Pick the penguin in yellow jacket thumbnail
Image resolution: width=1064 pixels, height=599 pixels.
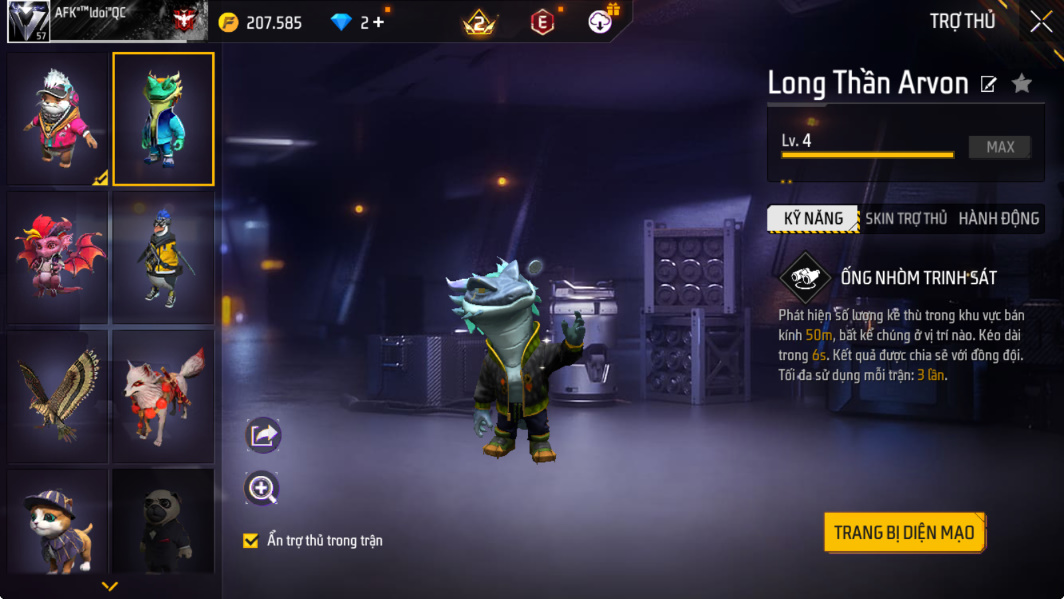click(163, 257)
